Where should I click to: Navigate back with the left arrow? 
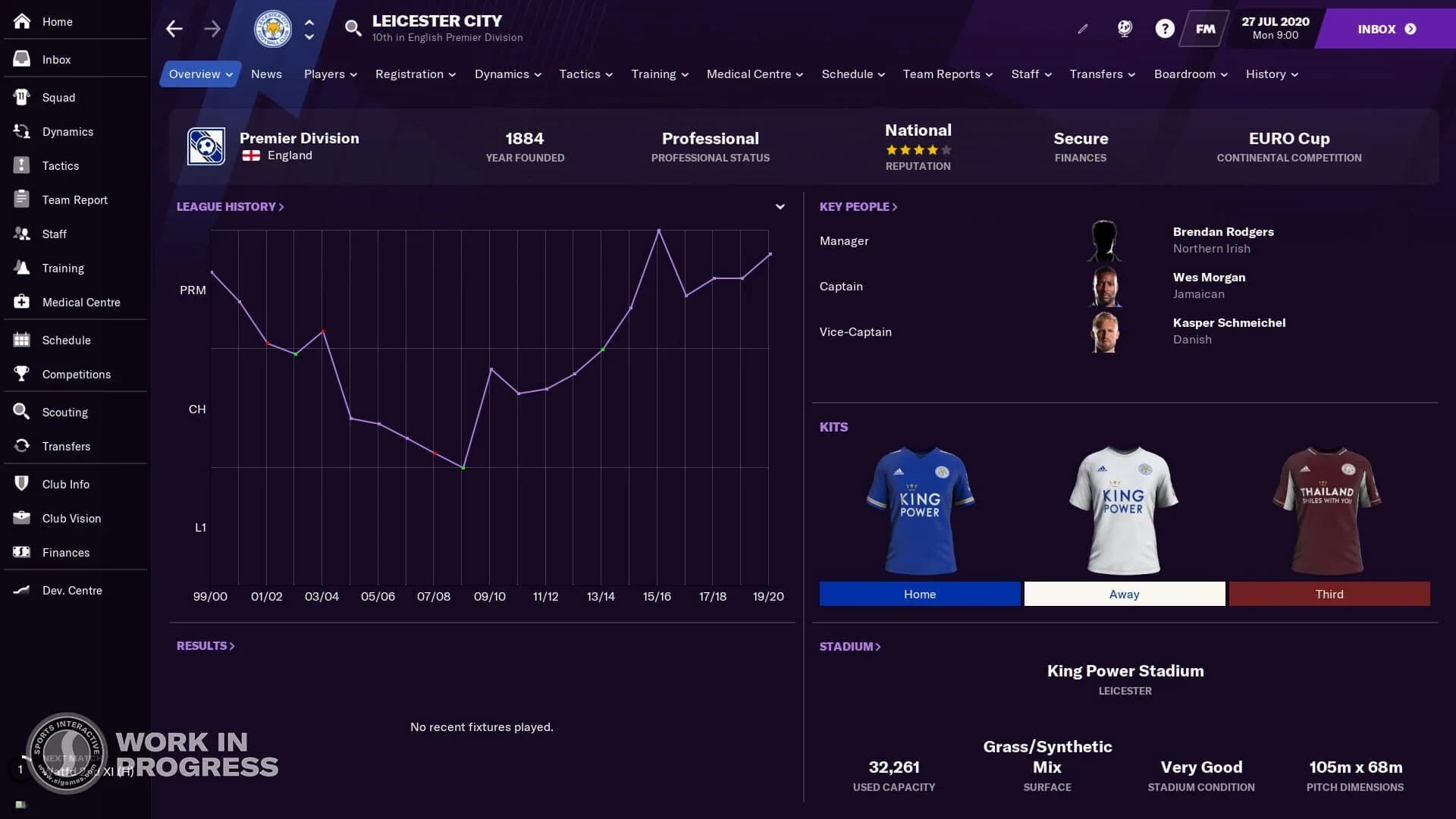click(174, 28)
